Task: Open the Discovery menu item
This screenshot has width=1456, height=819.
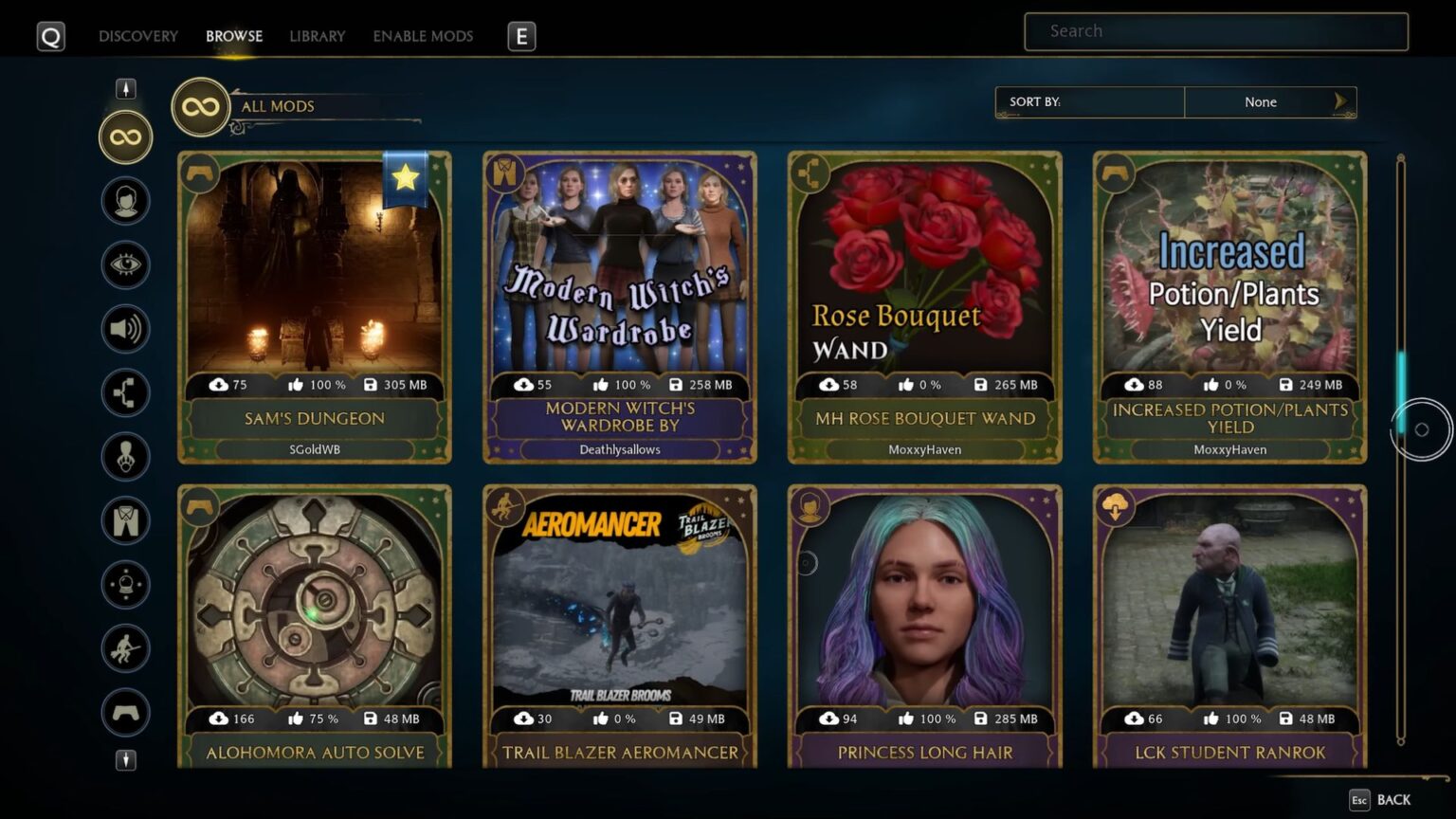Action: [x=137, y=36]
